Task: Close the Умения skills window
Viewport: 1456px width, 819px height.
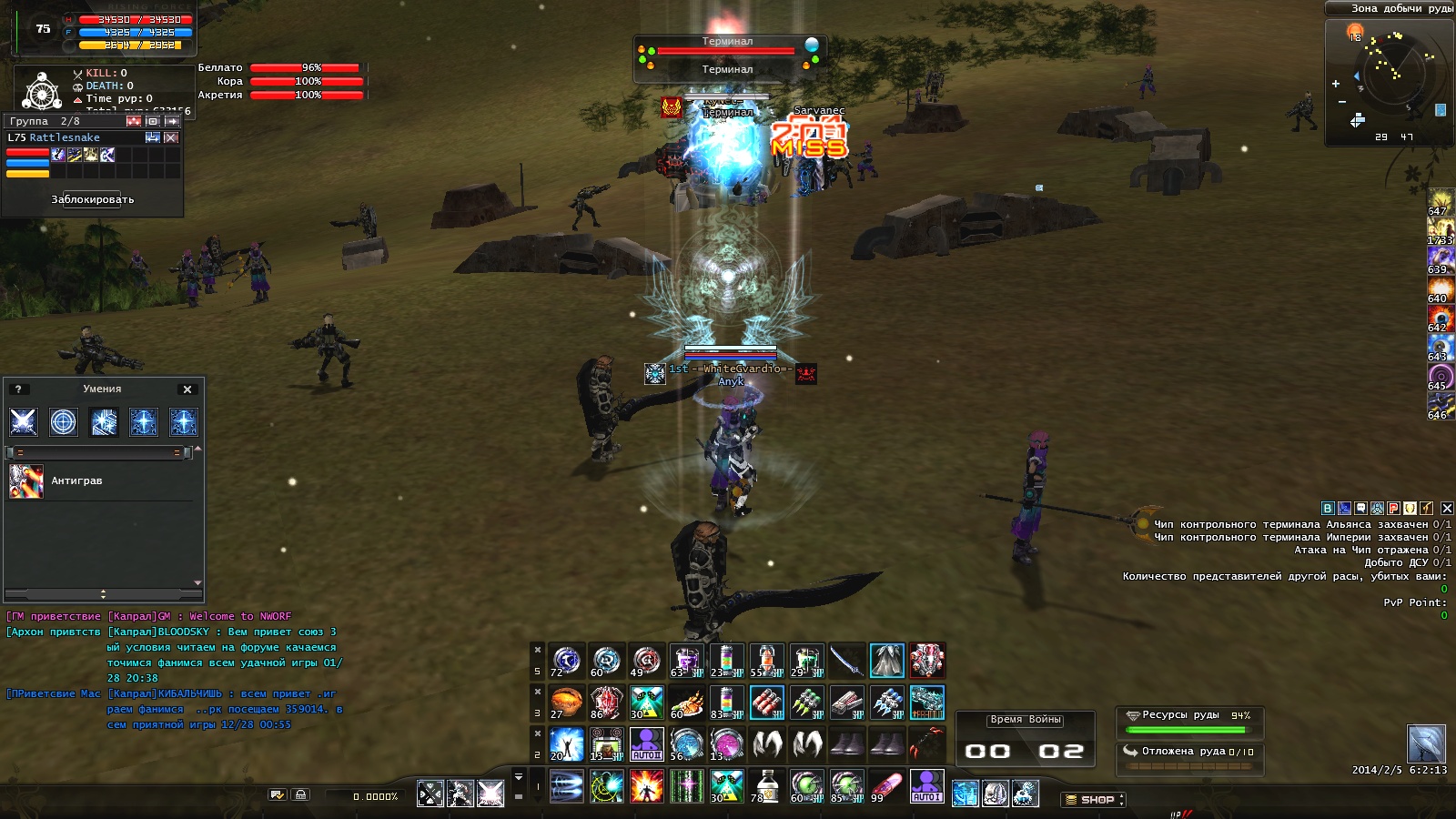Action: click(x=187, y=389)
